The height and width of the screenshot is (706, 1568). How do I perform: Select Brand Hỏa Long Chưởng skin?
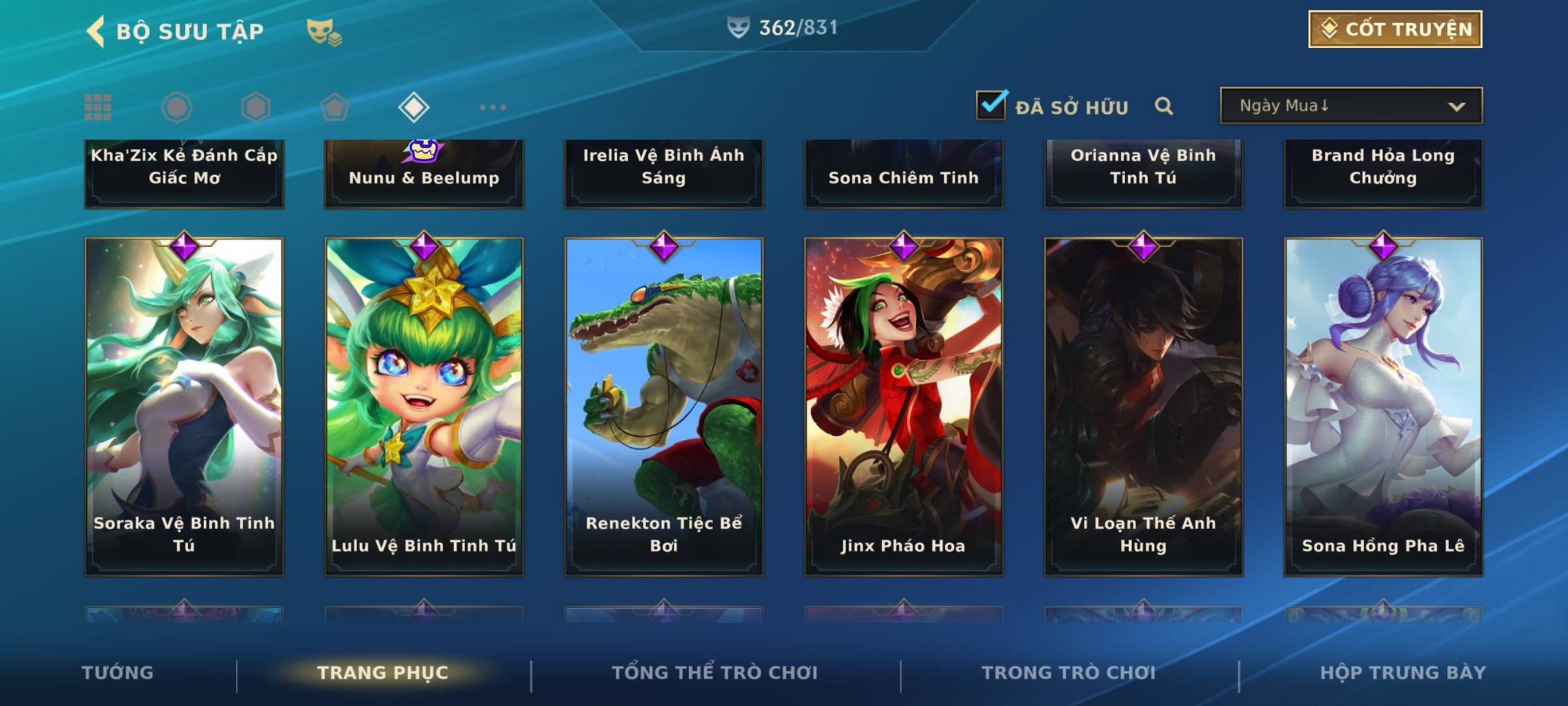1383,172
